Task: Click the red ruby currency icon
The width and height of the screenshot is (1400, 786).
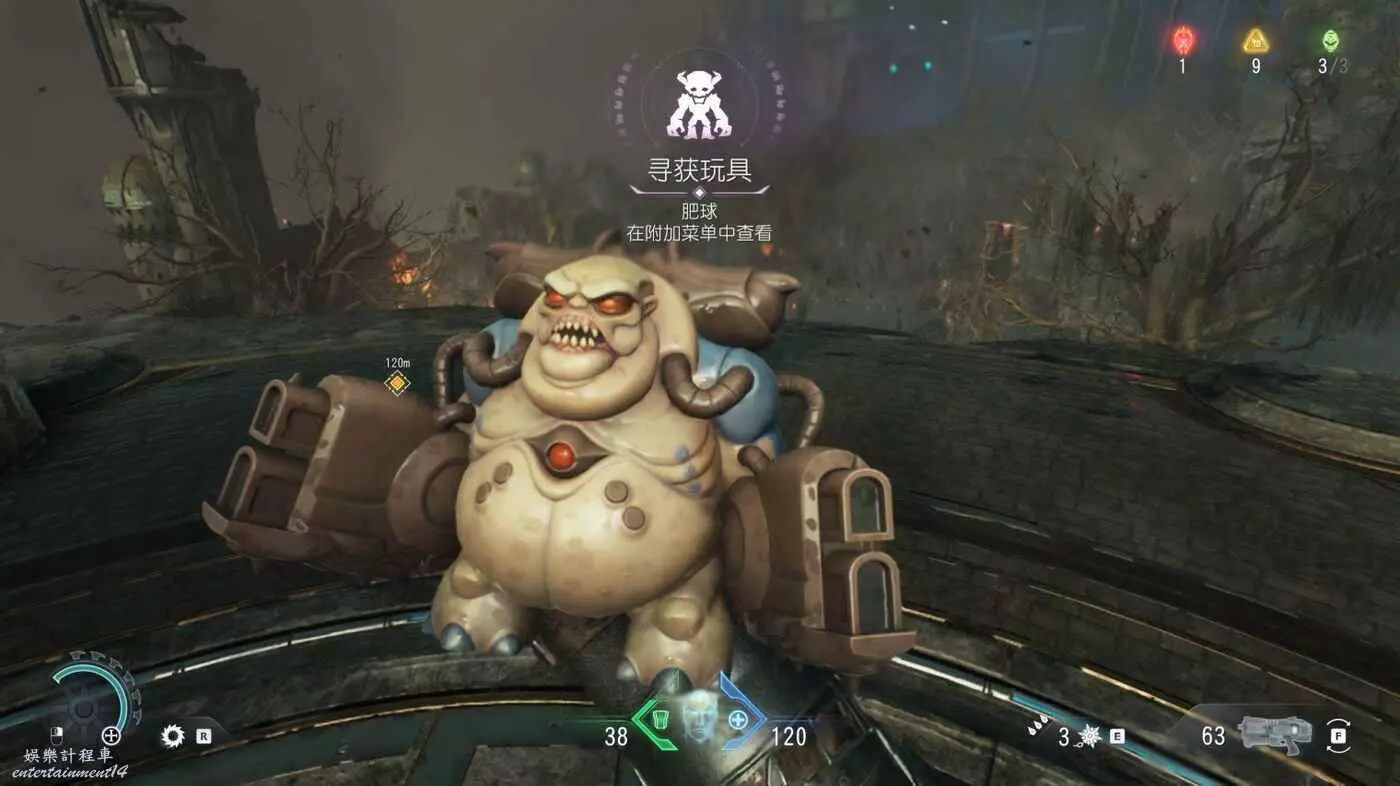Action: [1182, 41]
